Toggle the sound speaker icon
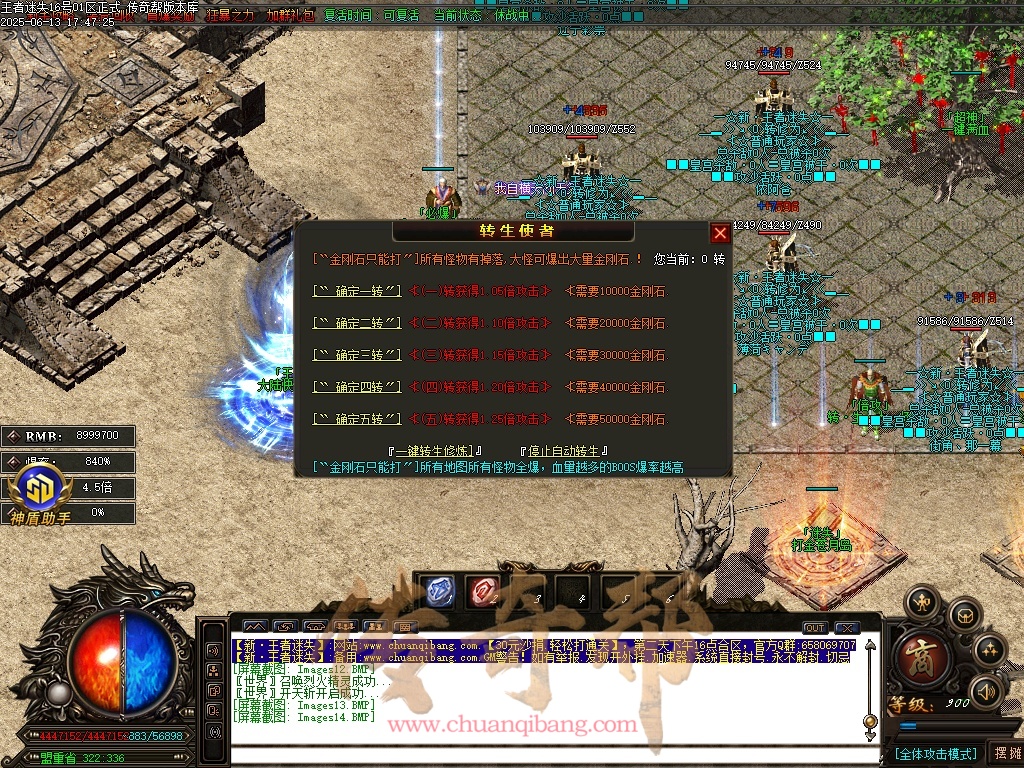This screenshot has height=768, width=1024. [x=986, y=691]
